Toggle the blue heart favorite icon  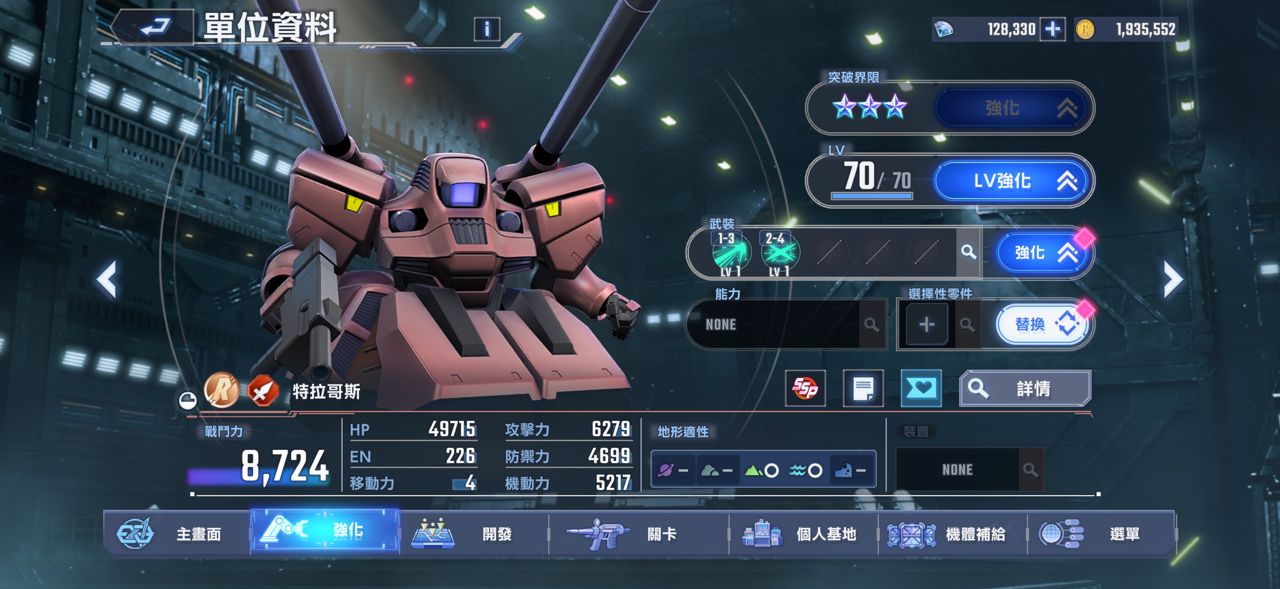coord(920,389)
